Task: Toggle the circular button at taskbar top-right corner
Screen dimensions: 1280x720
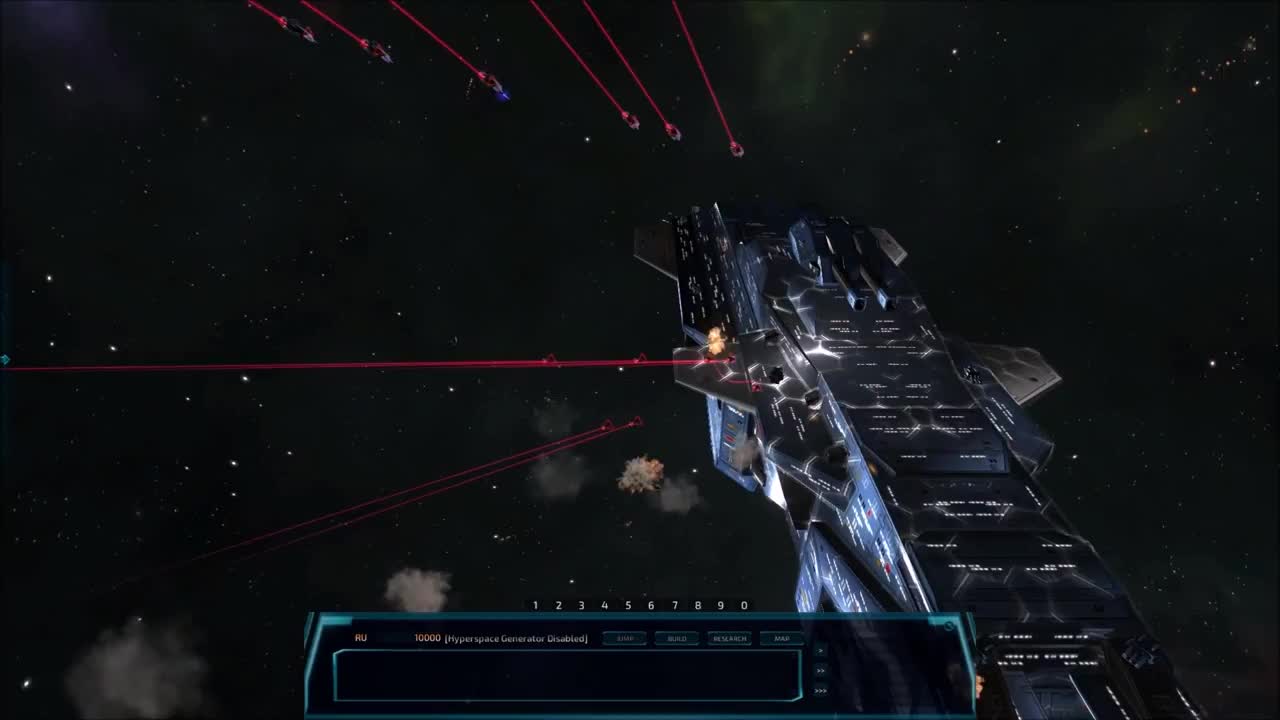Action: (948, 625)
